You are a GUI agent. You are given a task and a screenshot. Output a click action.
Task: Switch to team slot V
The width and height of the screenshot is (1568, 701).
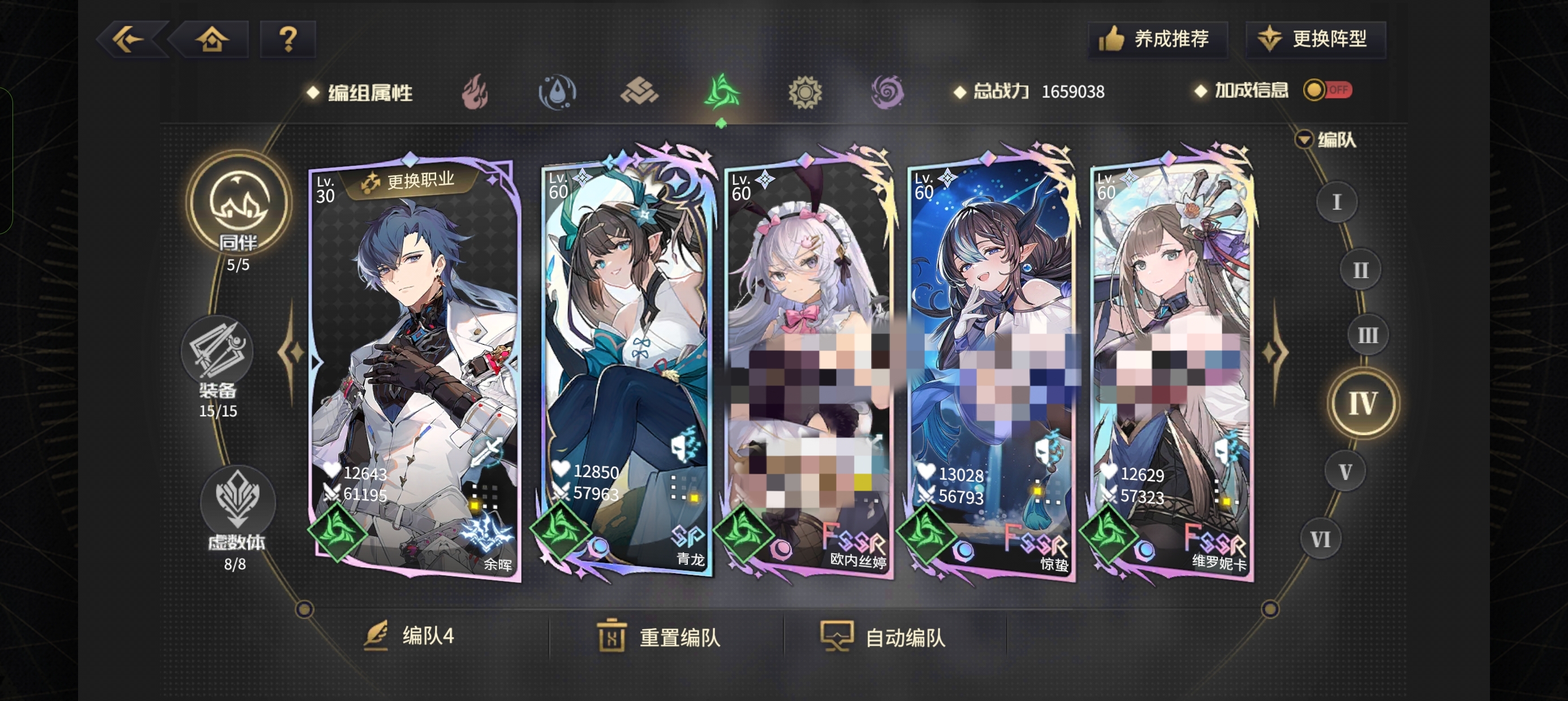1345,471
